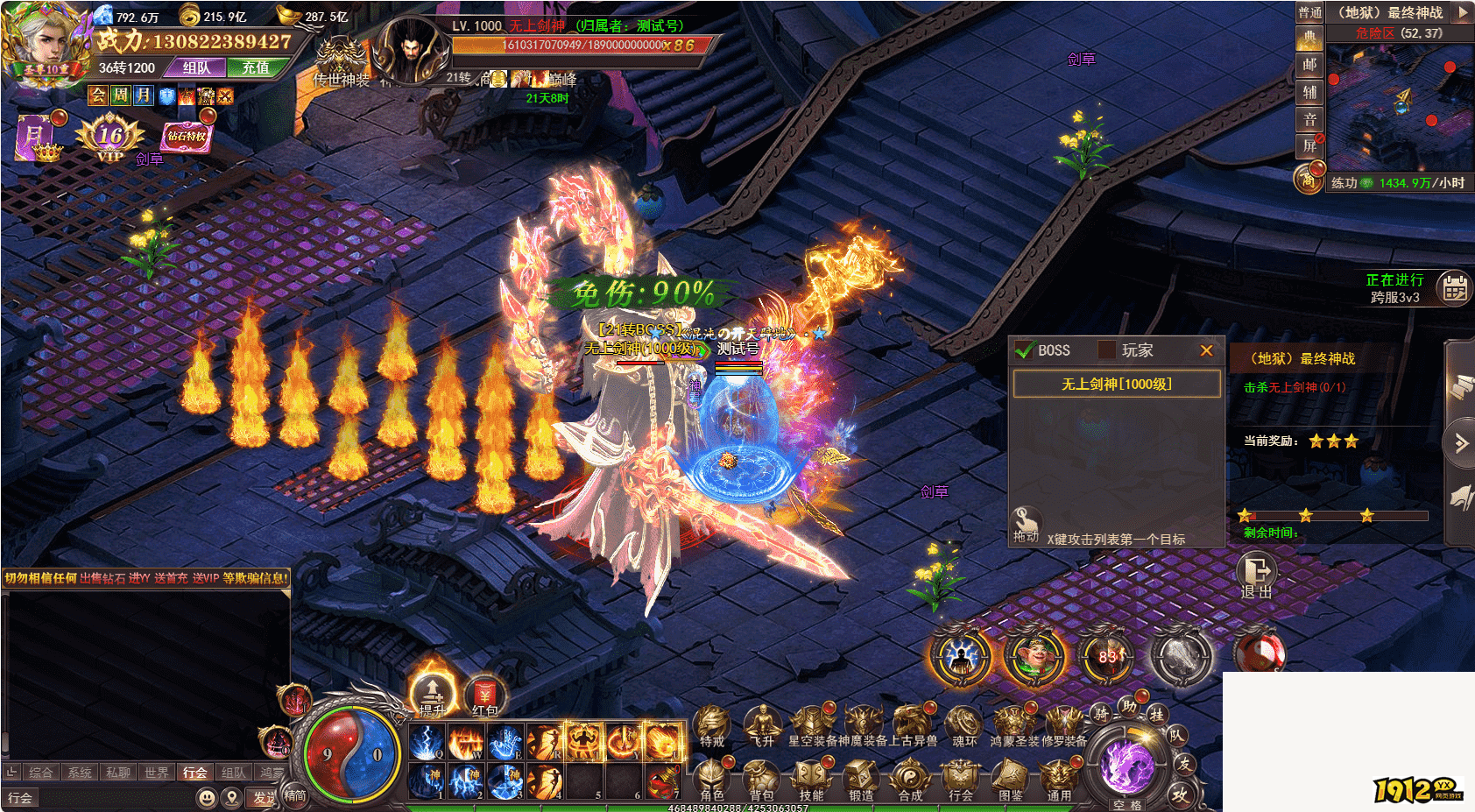This screenshot has width=1475, height=812.
Task: Click the 充值 (recharge) button
Action: 256,67
